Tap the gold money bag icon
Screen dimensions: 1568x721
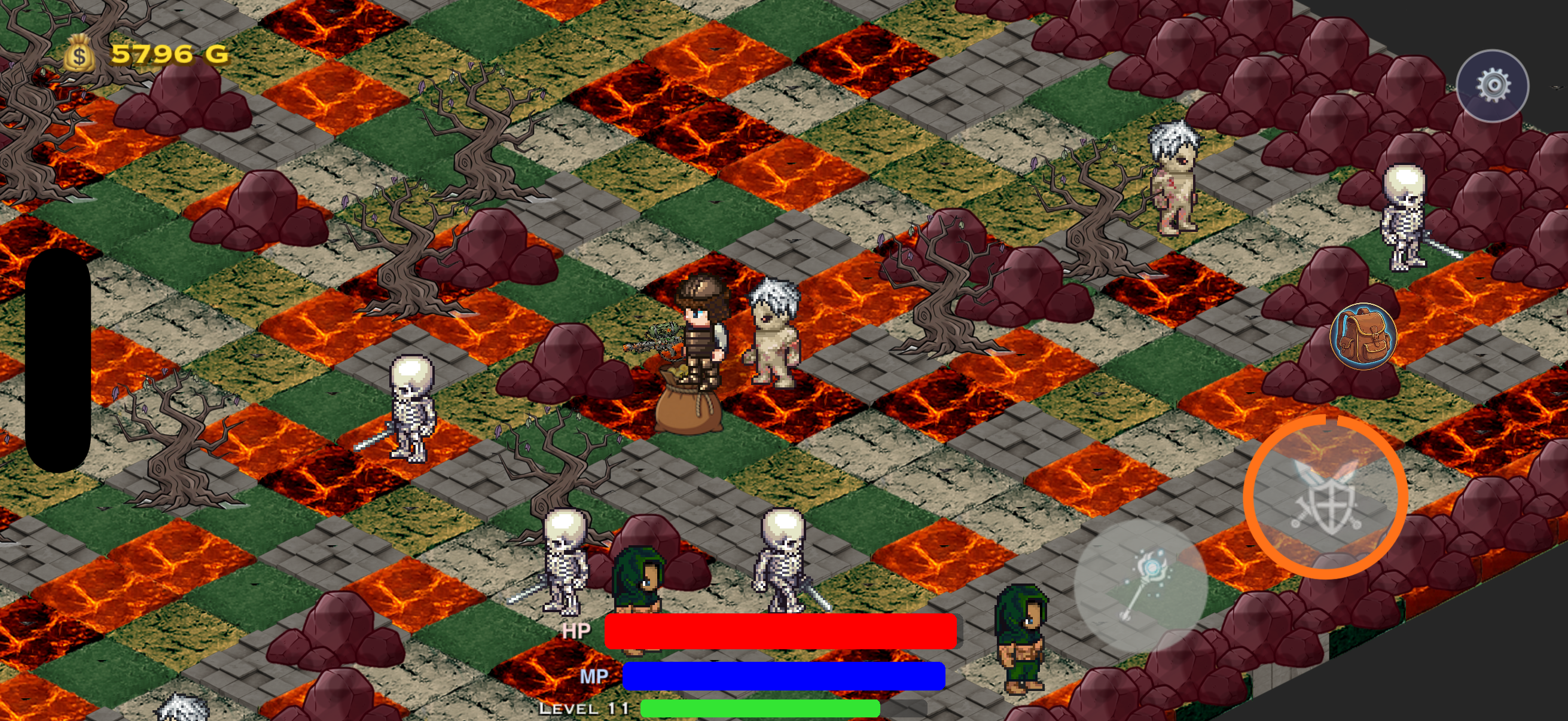click(79, 56)
